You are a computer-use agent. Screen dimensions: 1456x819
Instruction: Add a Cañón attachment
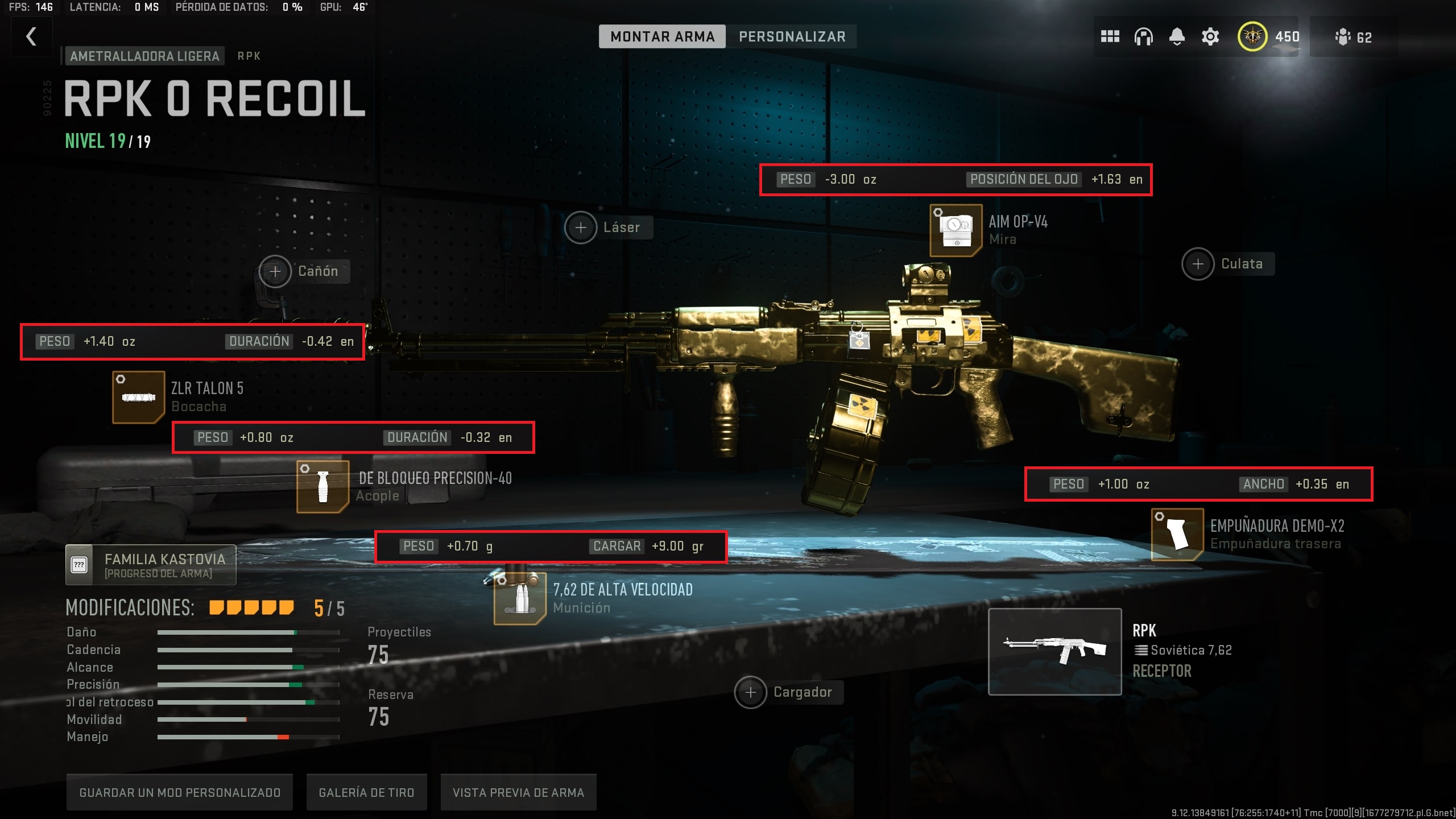275,271
